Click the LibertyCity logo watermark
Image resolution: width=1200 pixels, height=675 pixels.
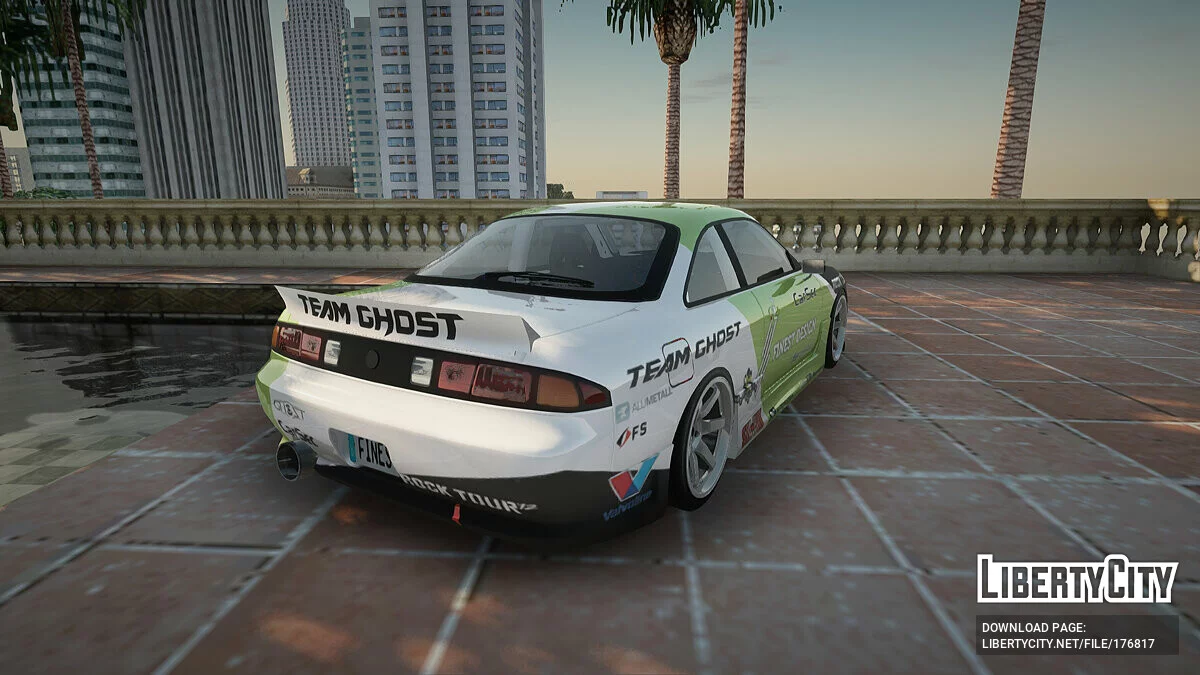1077,580
